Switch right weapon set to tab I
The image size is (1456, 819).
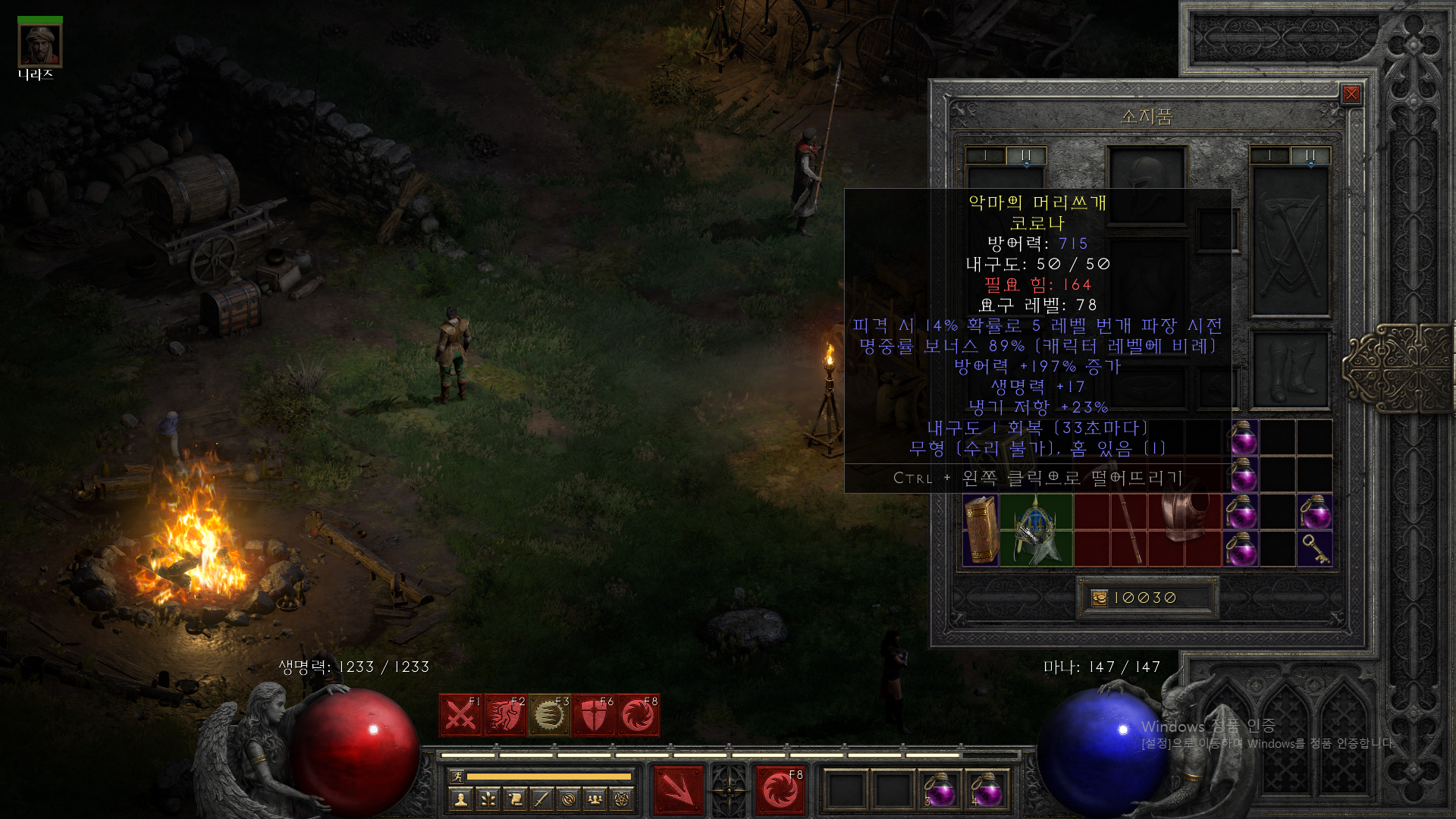point(1269,155)
